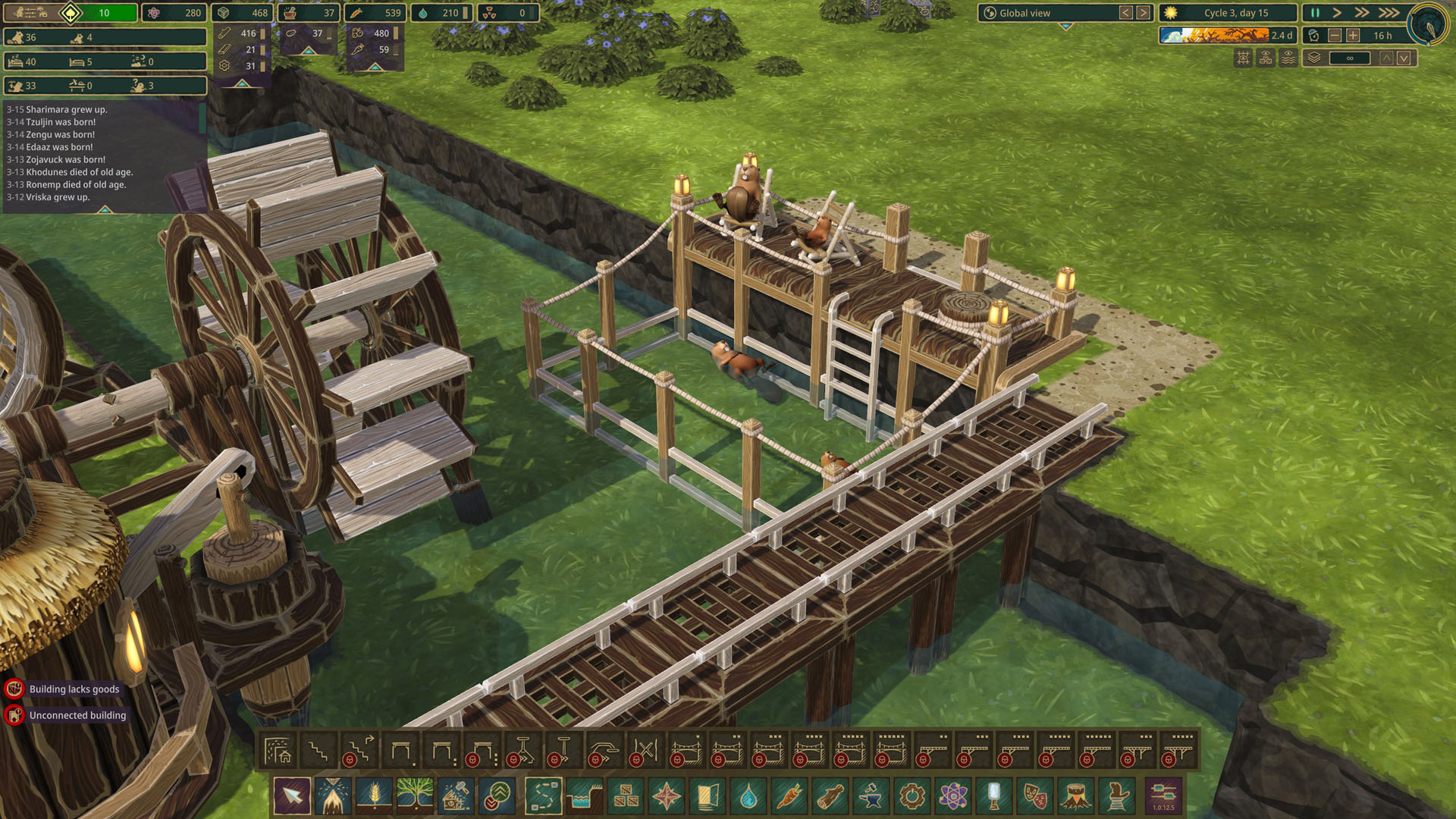
Task: Expand the event log panel
Action: (105, 209)
